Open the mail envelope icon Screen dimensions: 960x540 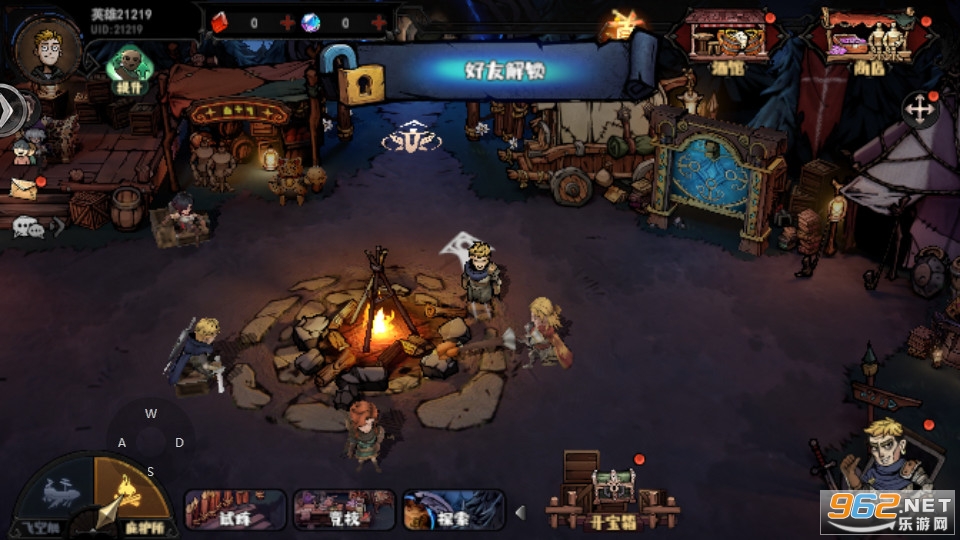[x=24, y=188]
